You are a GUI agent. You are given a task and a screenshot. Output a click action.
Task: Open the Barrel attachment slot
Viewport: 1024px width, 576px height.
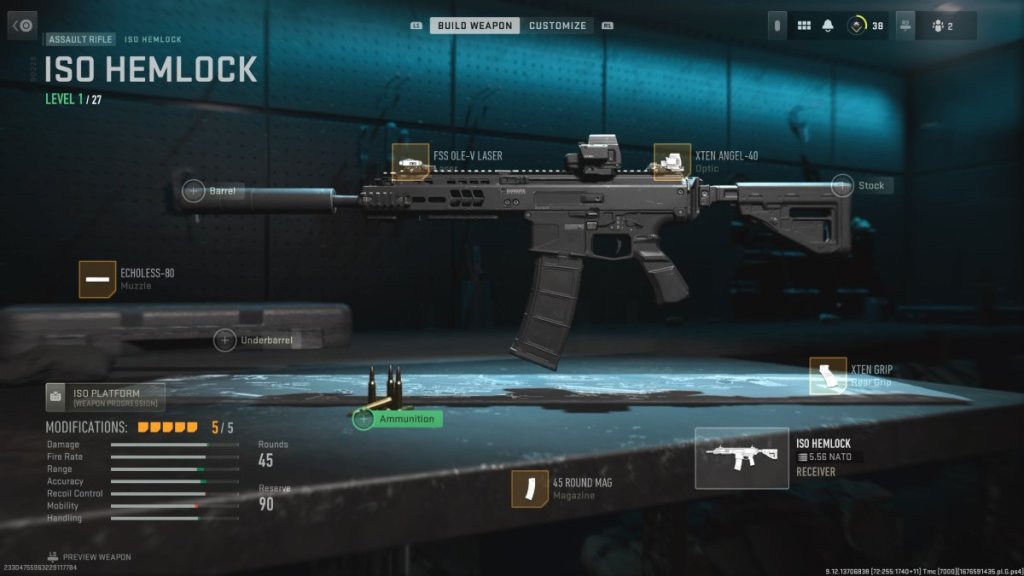[x=194, y=190]
